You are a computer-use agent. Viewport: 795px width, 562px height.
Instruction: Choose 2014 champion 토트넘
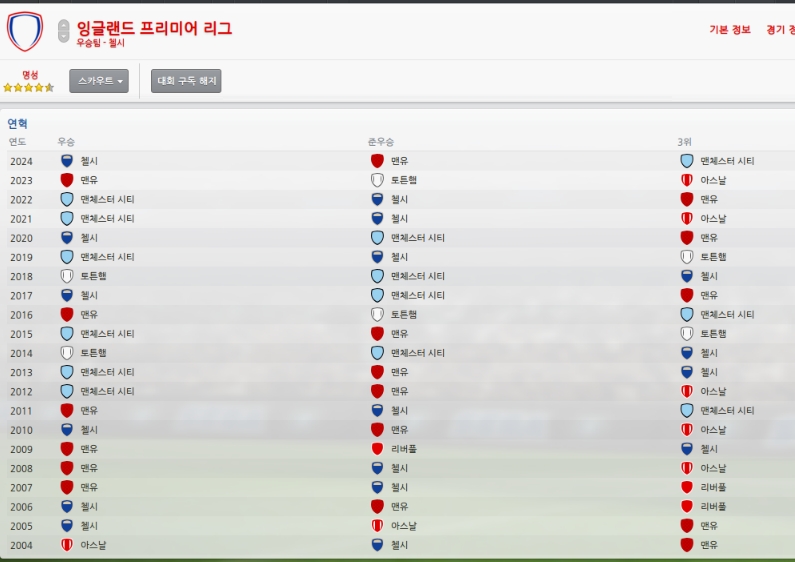(93, 353)
